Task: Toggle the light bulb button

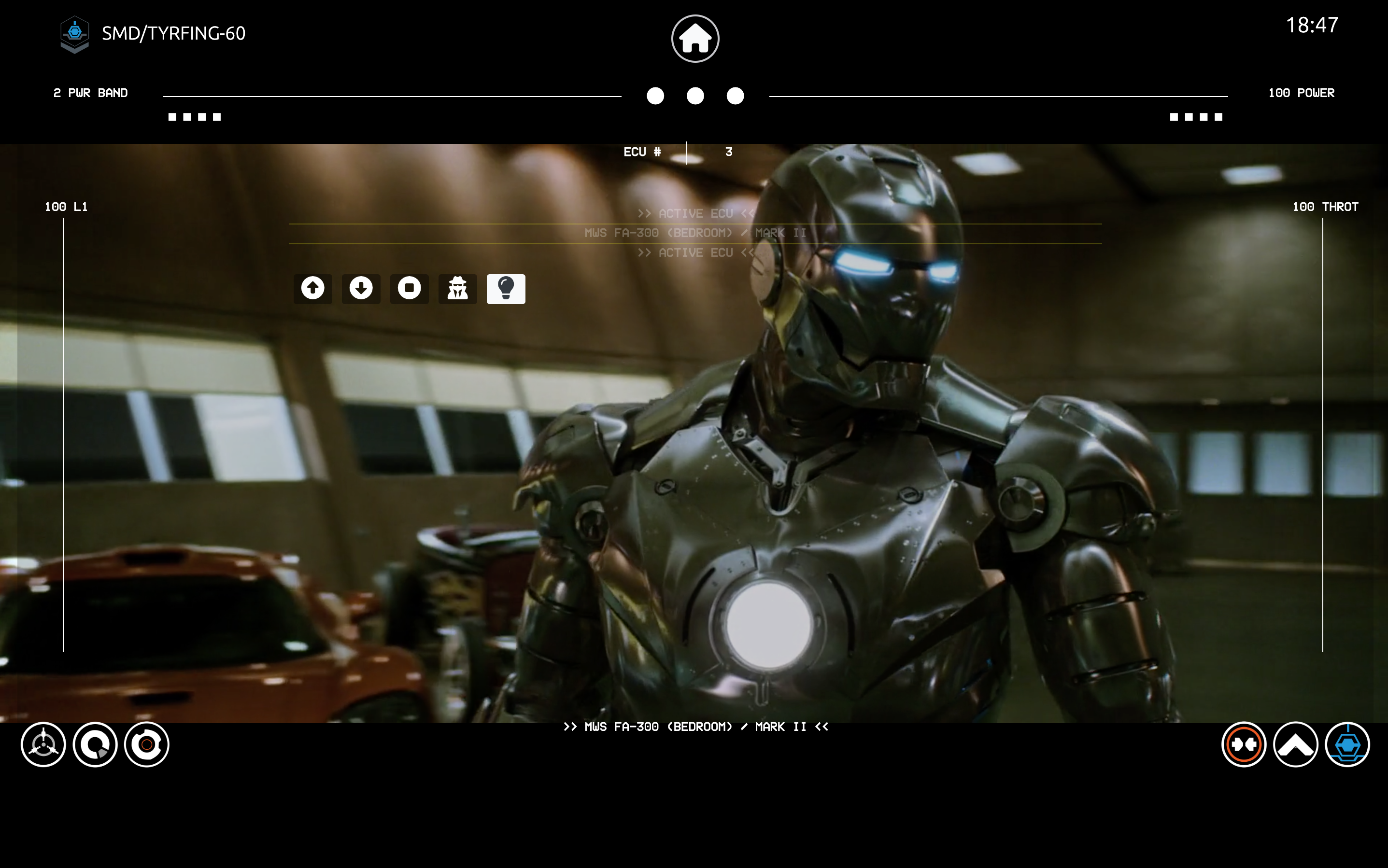Action: [506, 288]
